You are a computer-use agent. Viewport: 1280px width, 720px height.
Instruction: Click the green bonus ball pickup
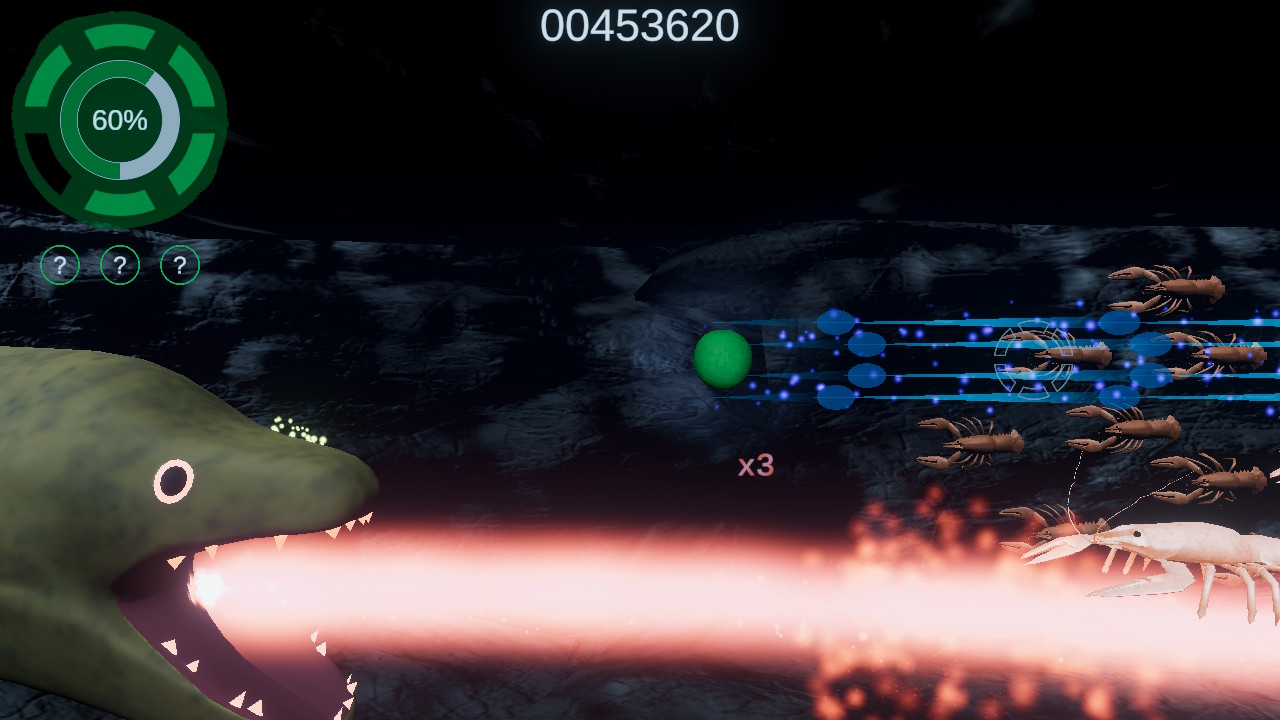pos(722,360)
